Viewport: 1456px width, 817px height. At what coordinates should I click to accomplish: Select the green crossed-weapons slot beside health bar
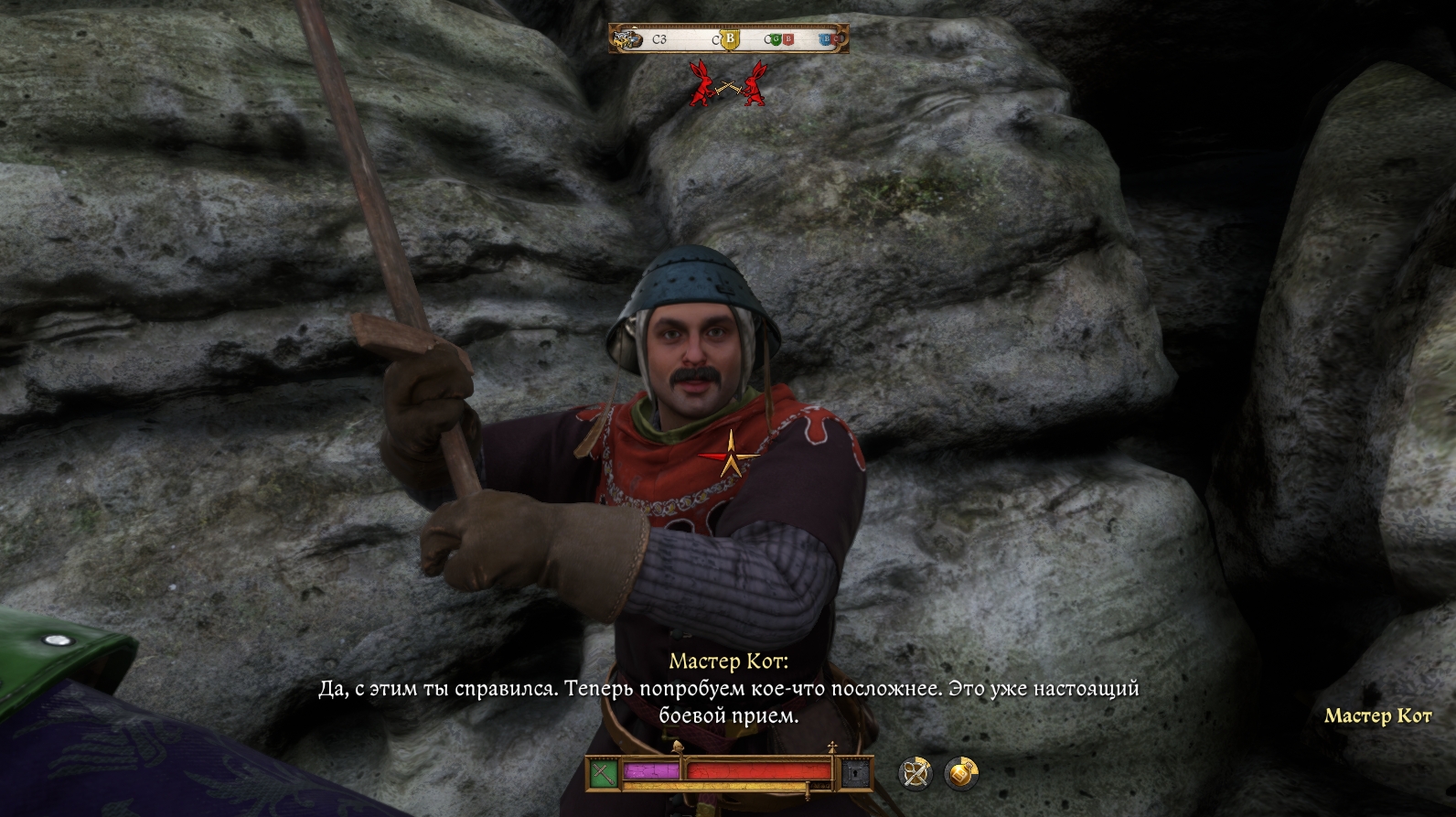(603, 774)
